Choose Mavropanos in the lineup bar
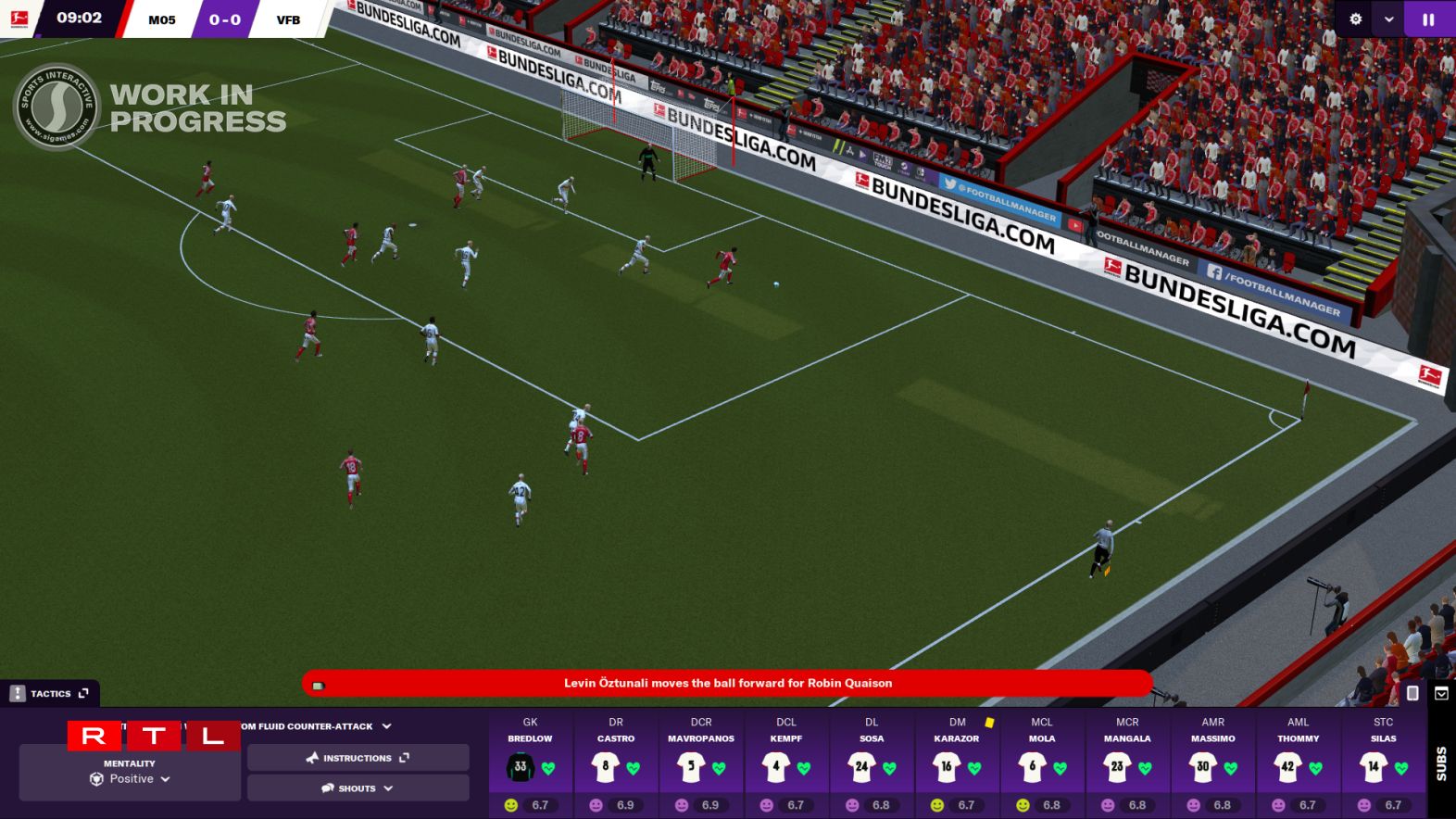Screen dimensions: 1456x819 point(701,762)
